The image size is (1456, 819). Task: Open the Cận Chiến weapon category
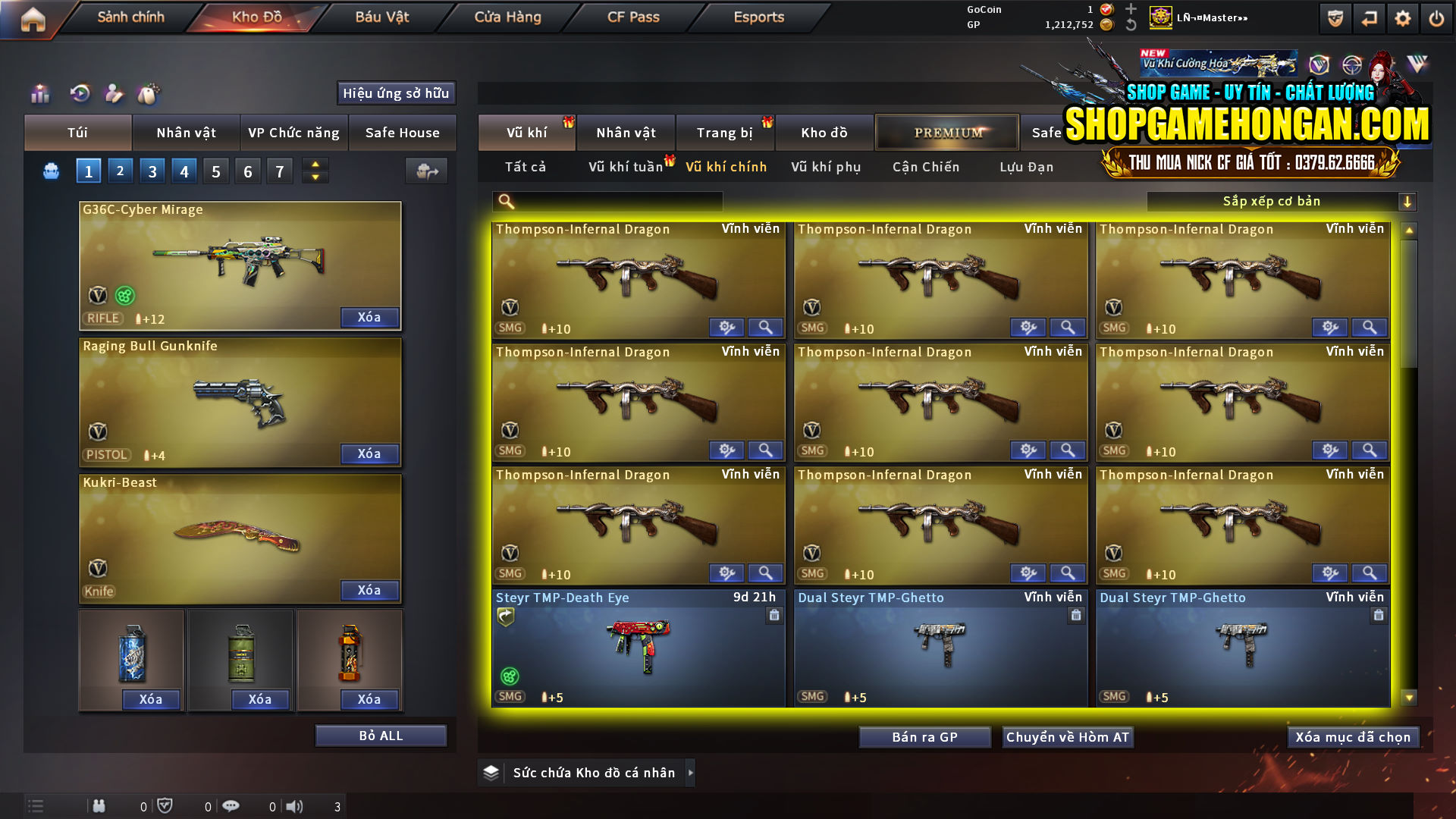click(x=925, y=167)
